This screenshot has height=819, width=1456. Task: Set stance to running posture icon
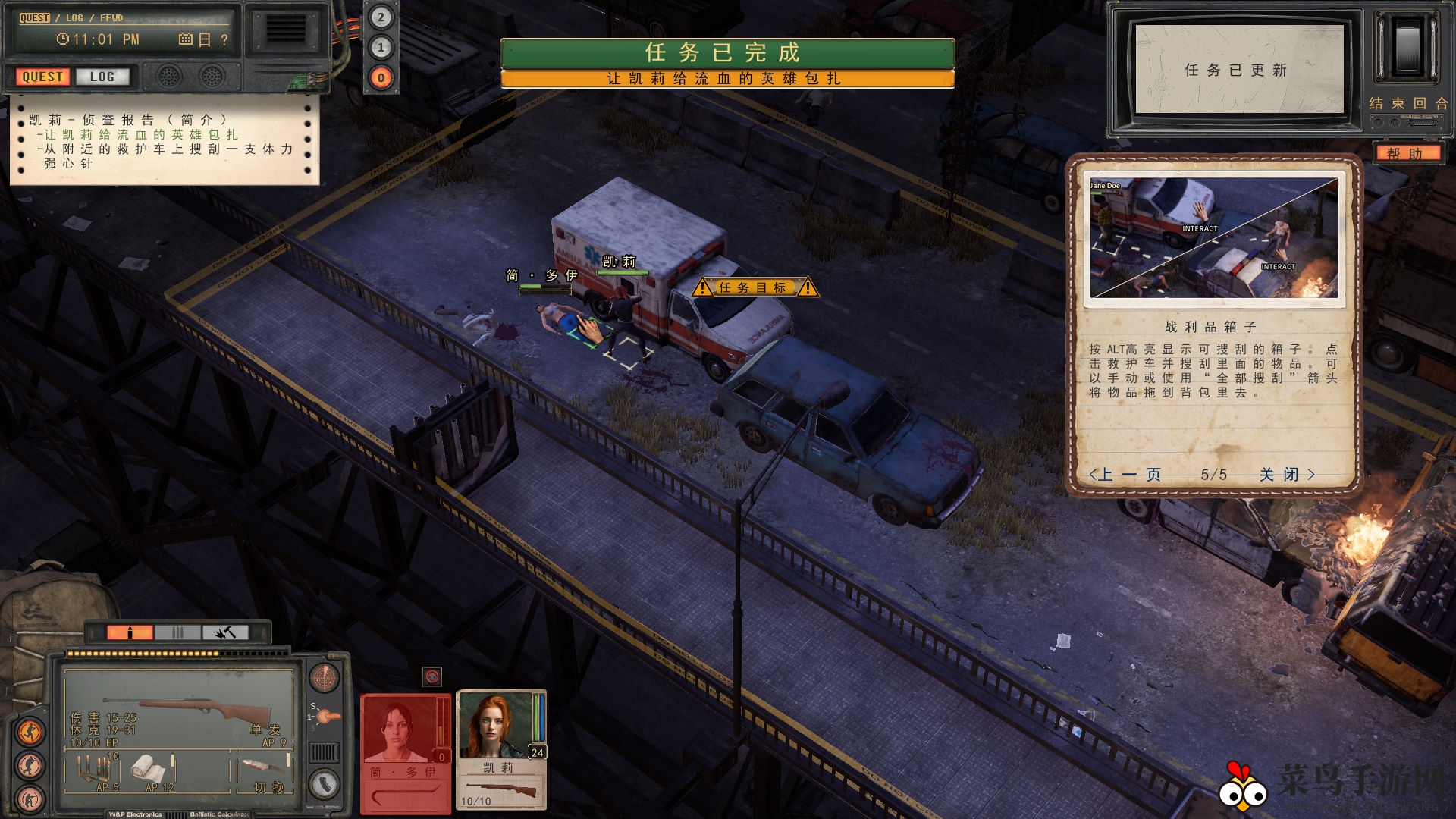[x=30, y=732]
